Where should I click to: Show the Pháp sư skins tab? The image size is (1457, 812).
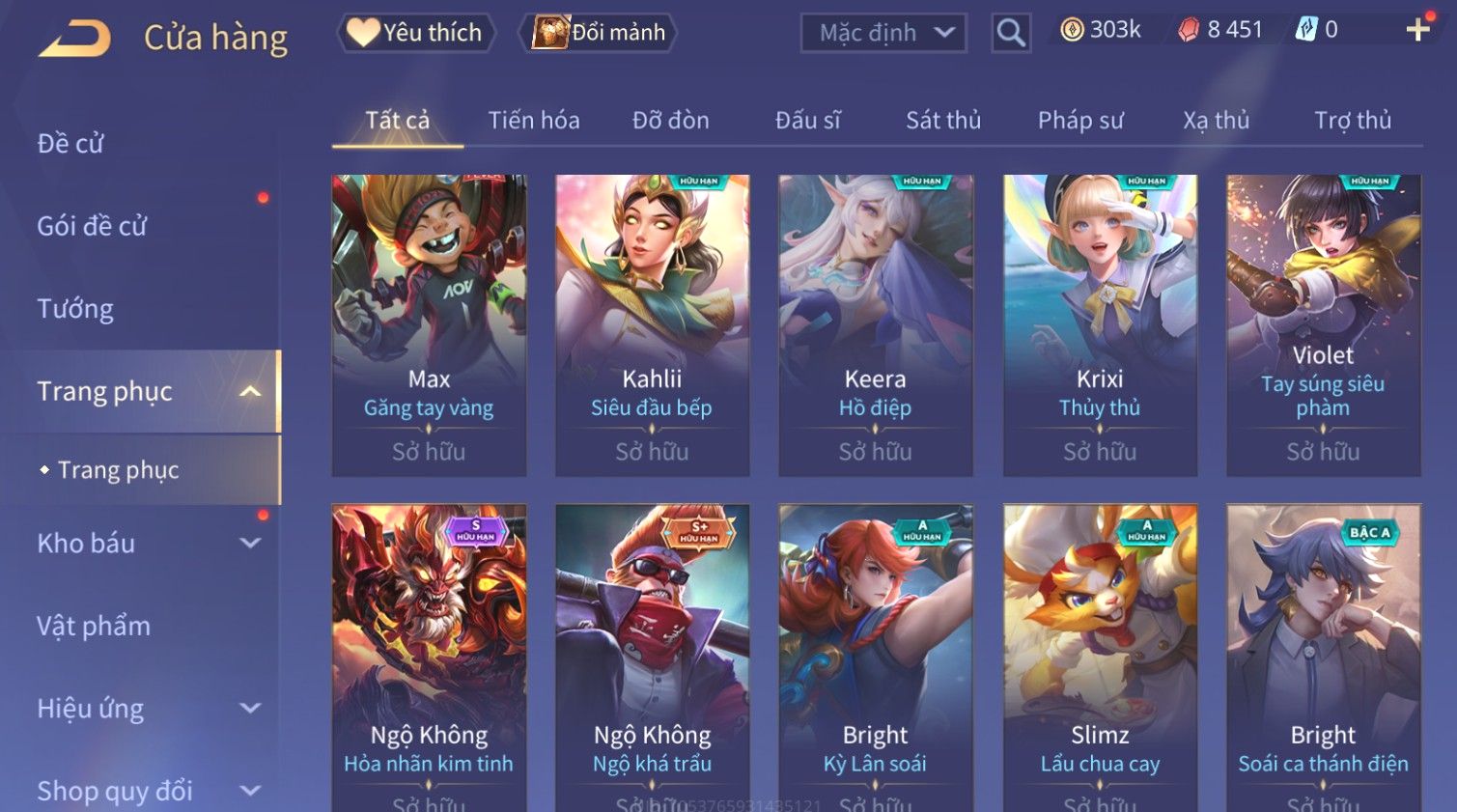1080,121
